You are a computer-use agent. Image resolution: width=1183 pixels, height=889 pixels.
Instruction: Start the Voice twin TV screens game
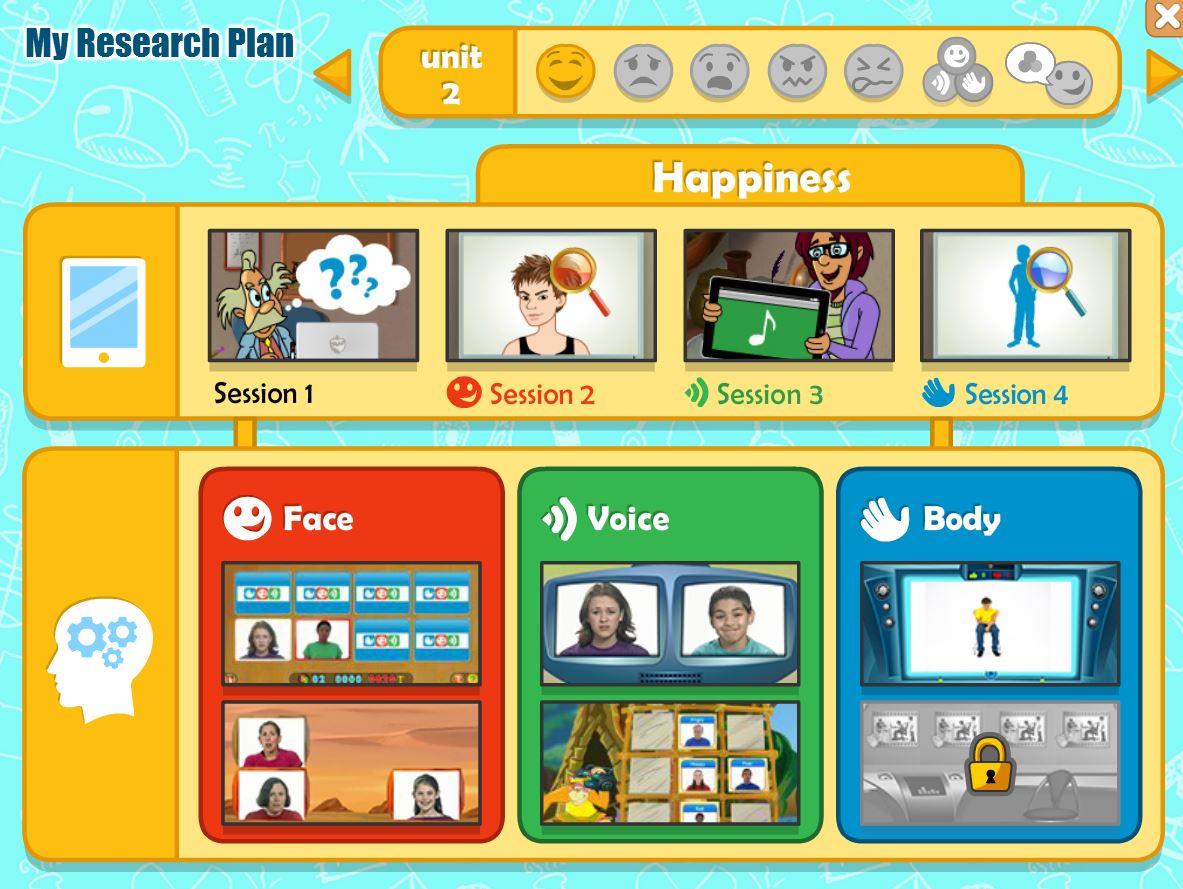(670, 624)
